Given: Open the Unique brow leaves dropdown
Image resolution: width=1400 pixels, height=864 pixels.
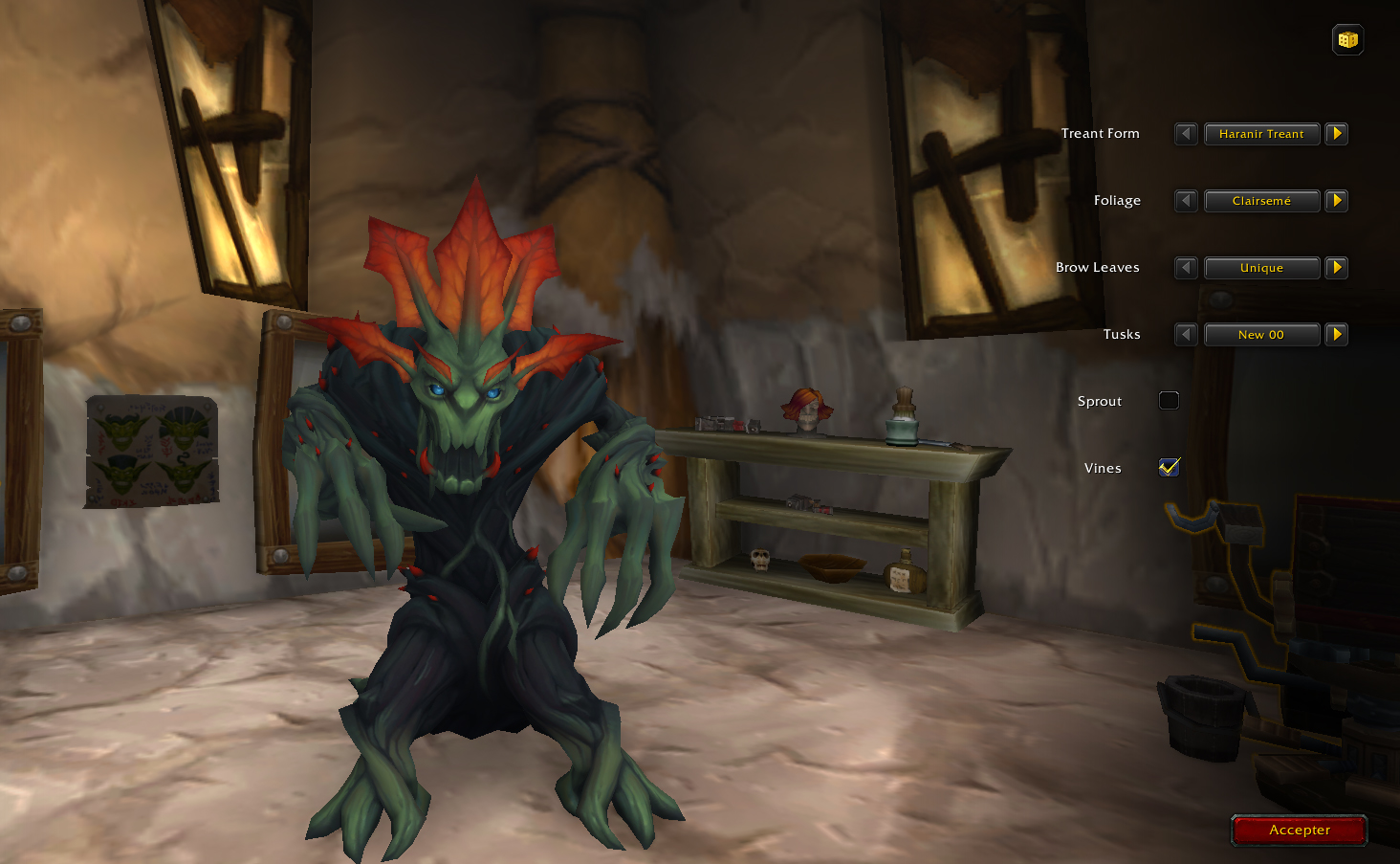Looking at the screenshot, I should pyautogui.click(x=1261, y=268).
